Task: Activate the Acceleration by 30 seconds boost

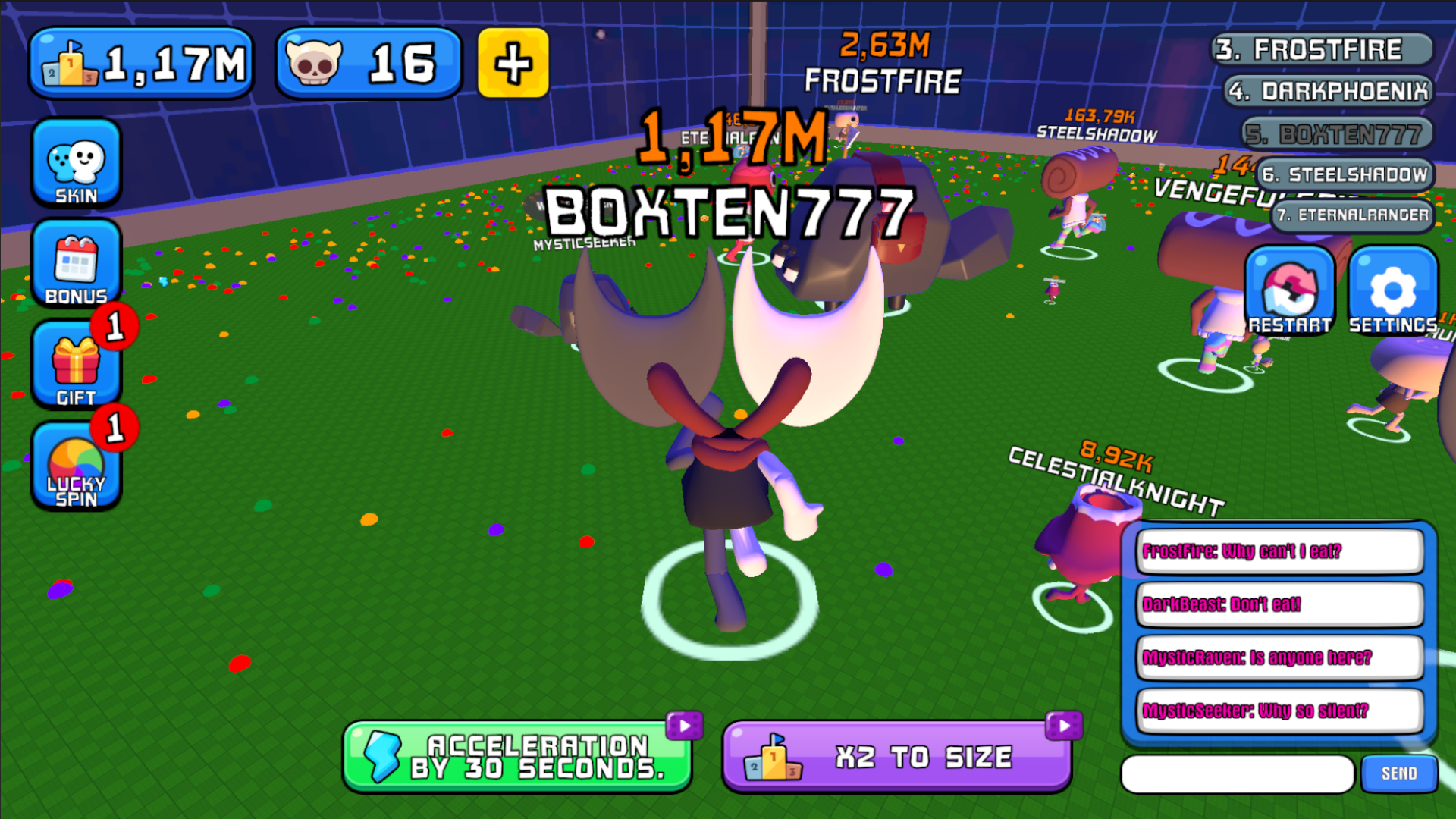Action: [x=518, y=756]
